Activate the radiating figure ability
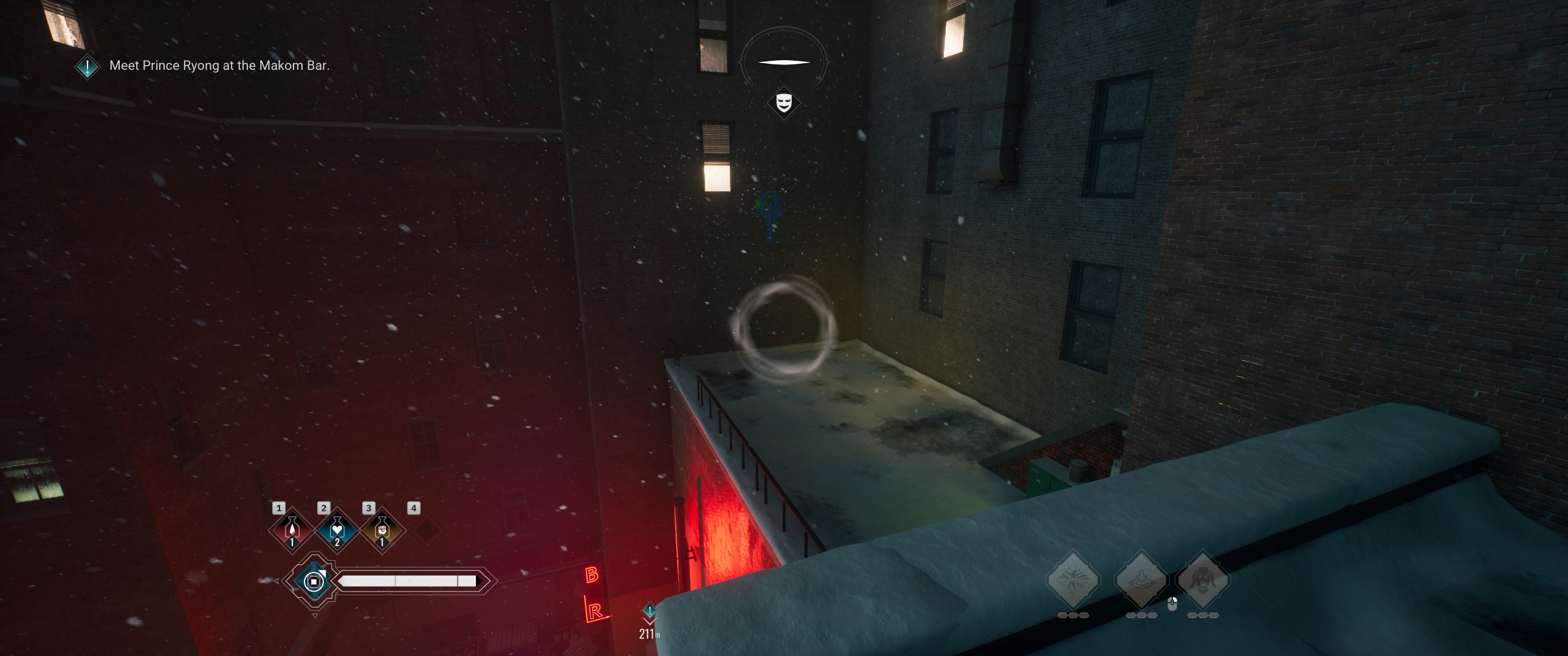1568x656 pixels. (x=1072, y=579)
